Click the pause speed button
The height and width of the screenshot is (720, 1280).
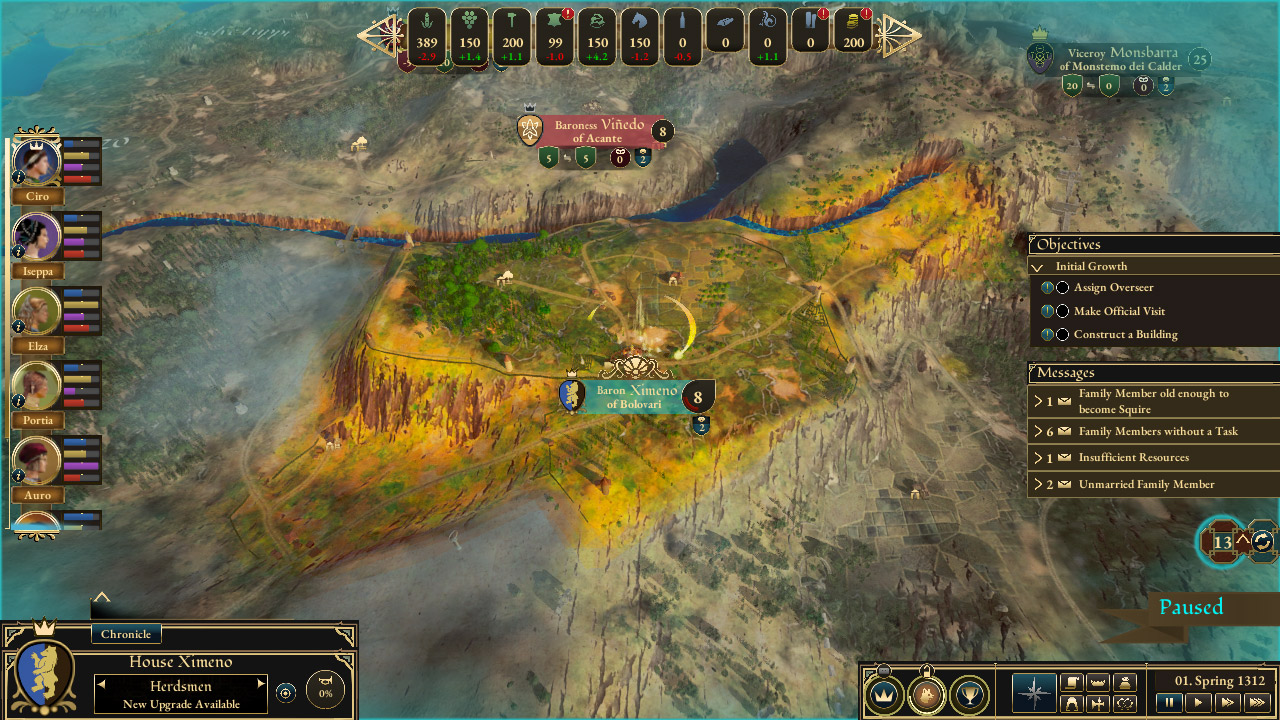coord(1168,703)
